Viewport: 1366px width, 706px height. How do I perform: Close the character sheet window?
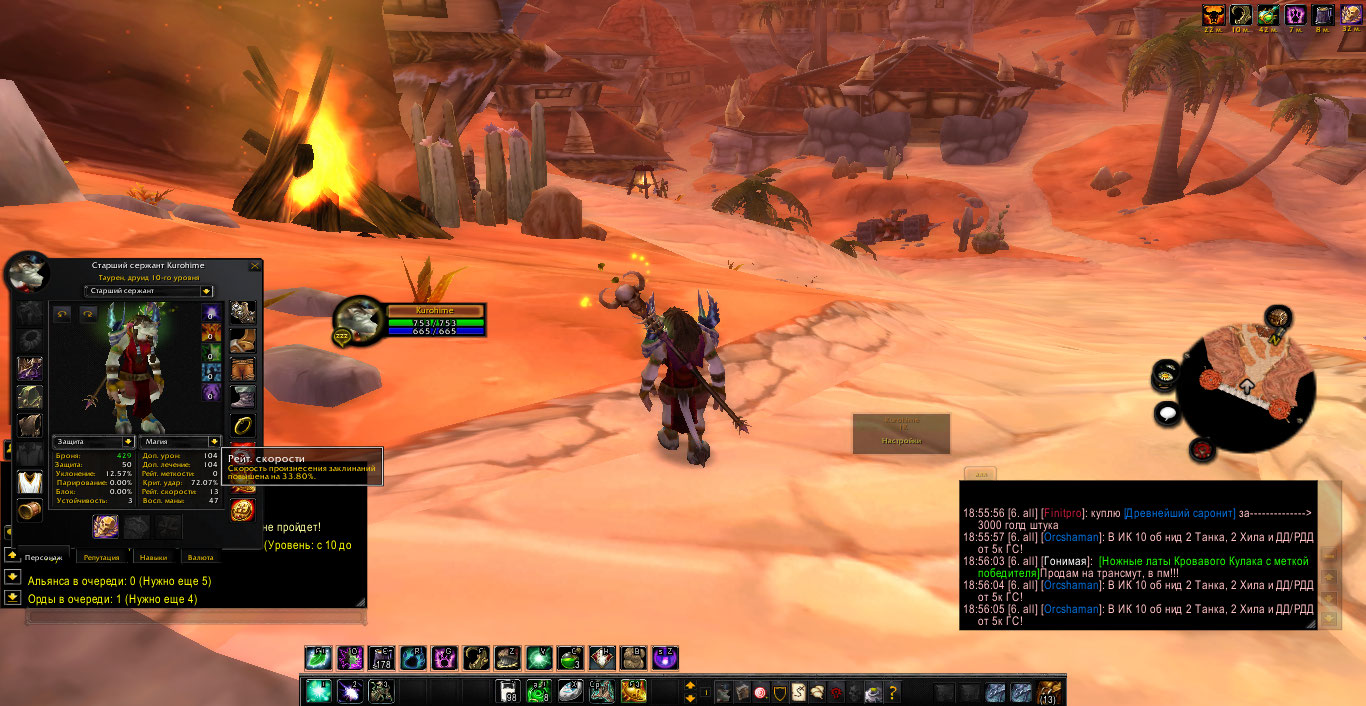tap(255, 266)
